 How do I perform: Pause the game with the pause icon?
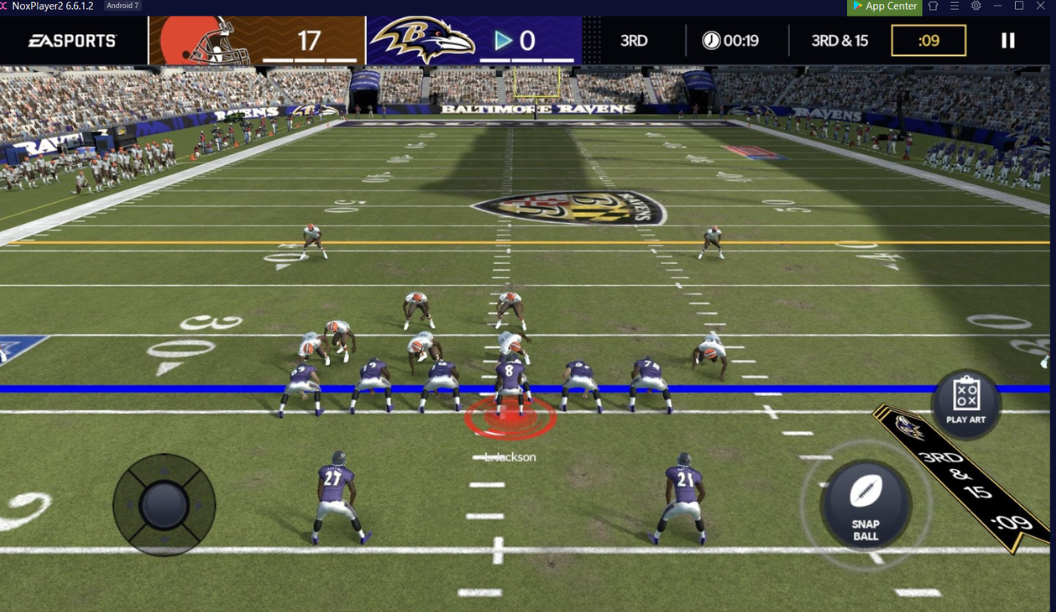pyautogui.click(x=1008, y=40)
